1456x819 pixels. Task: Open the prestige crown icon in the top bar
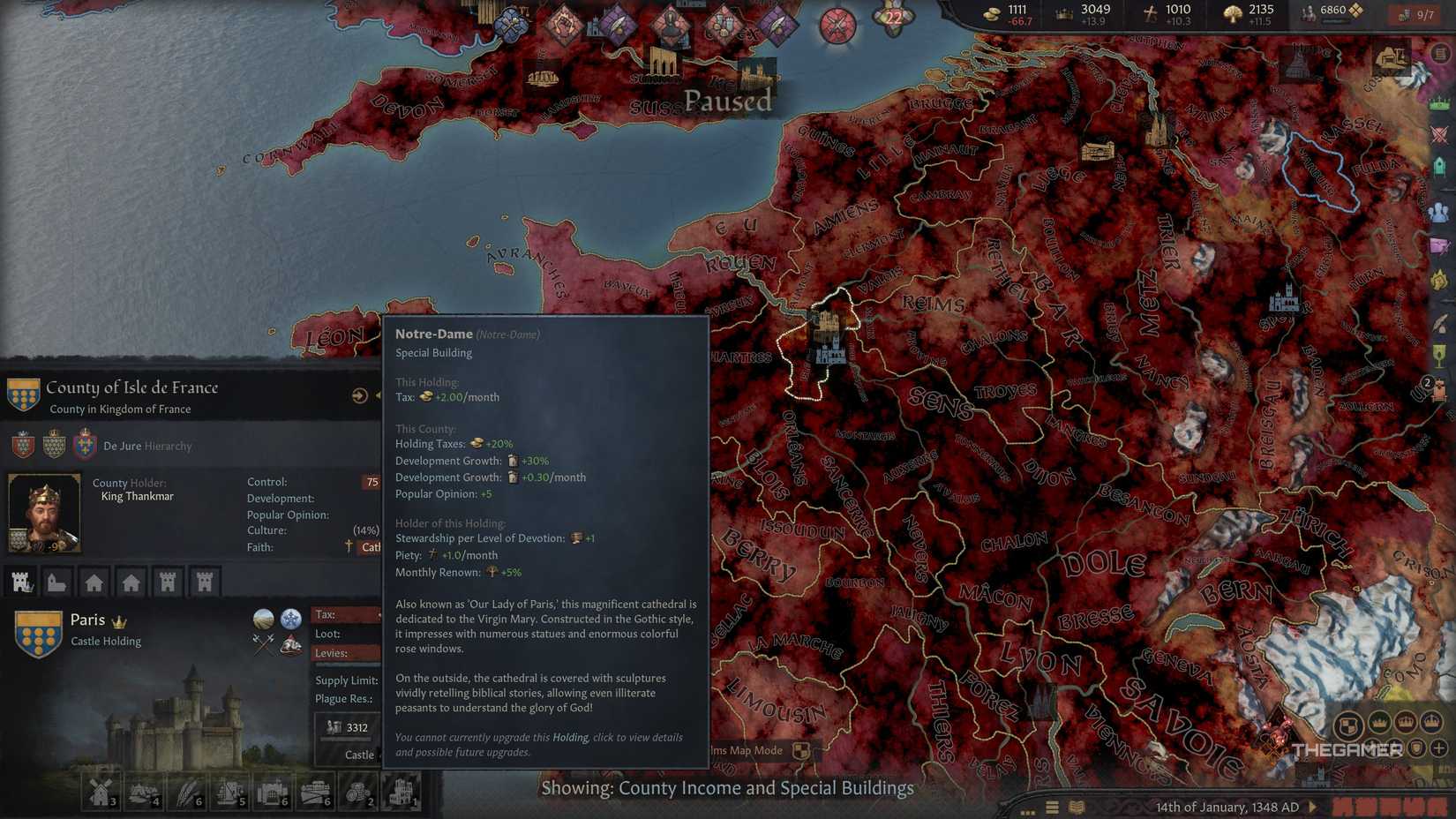coord(1063,12)
